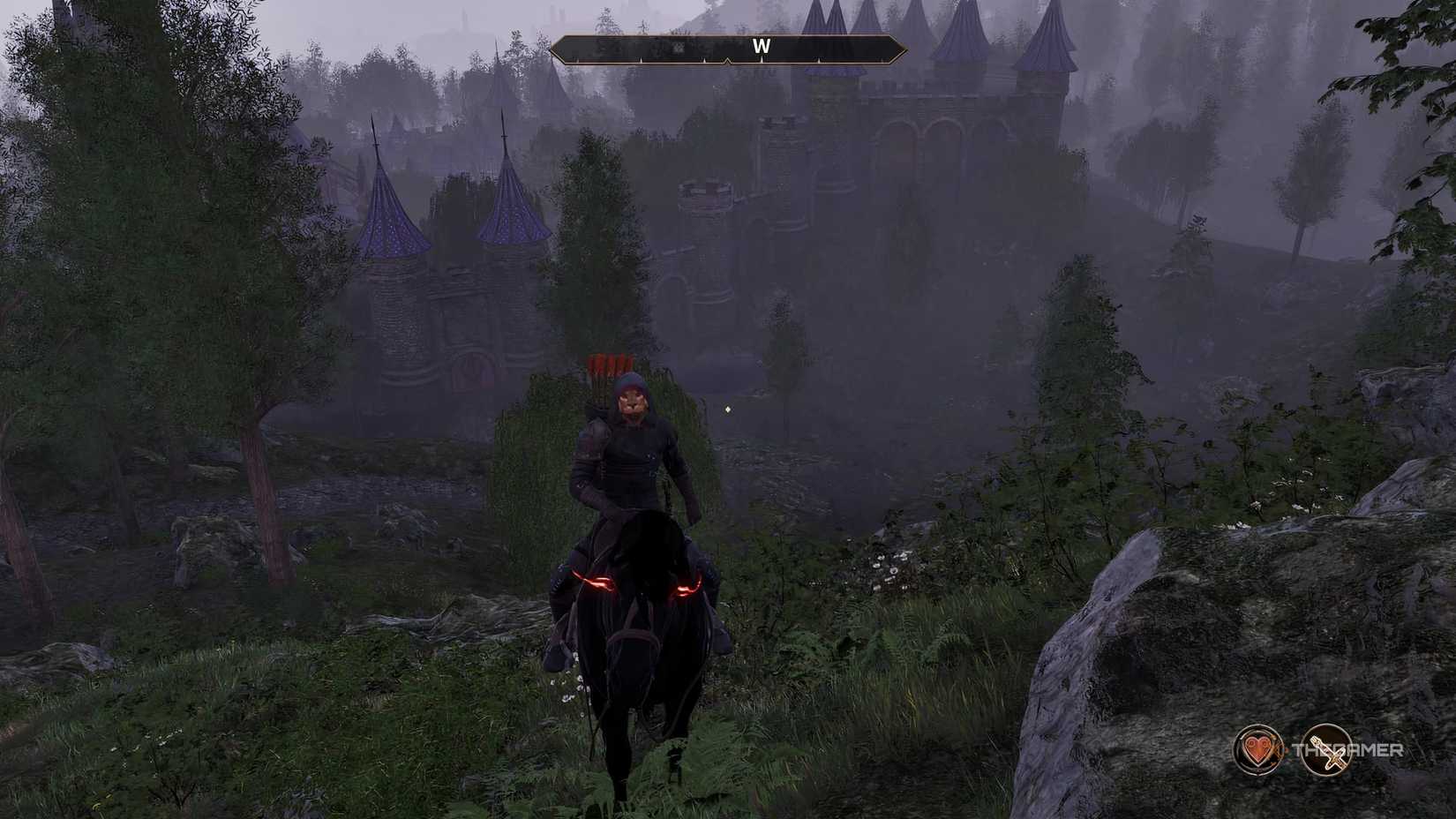This screenshot has width=1456, height=819.
Task: Click the tick mark left of the W heading
Action: 704,59
